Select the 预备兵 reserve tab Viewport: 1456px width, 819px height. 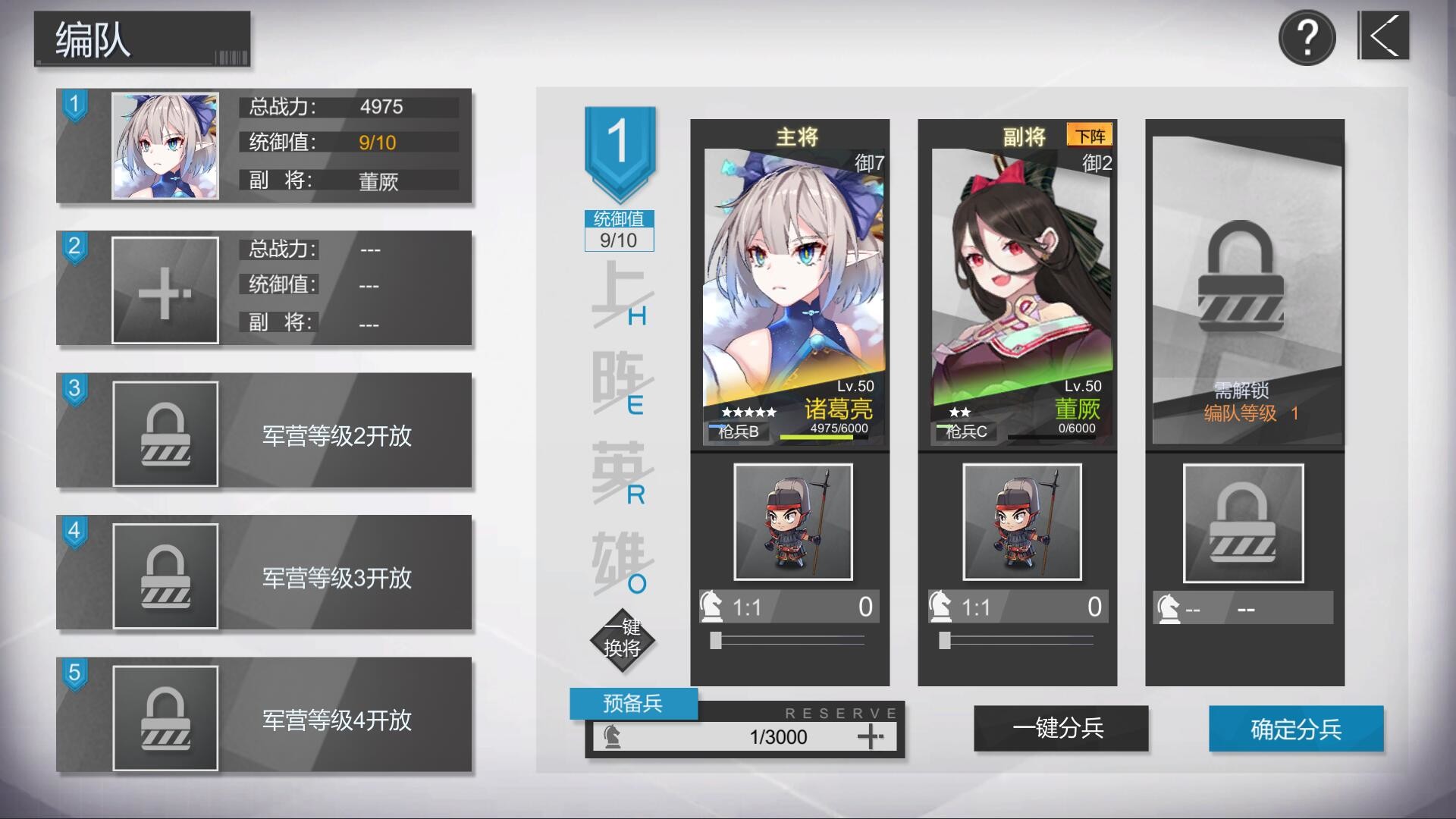[635, 704]
